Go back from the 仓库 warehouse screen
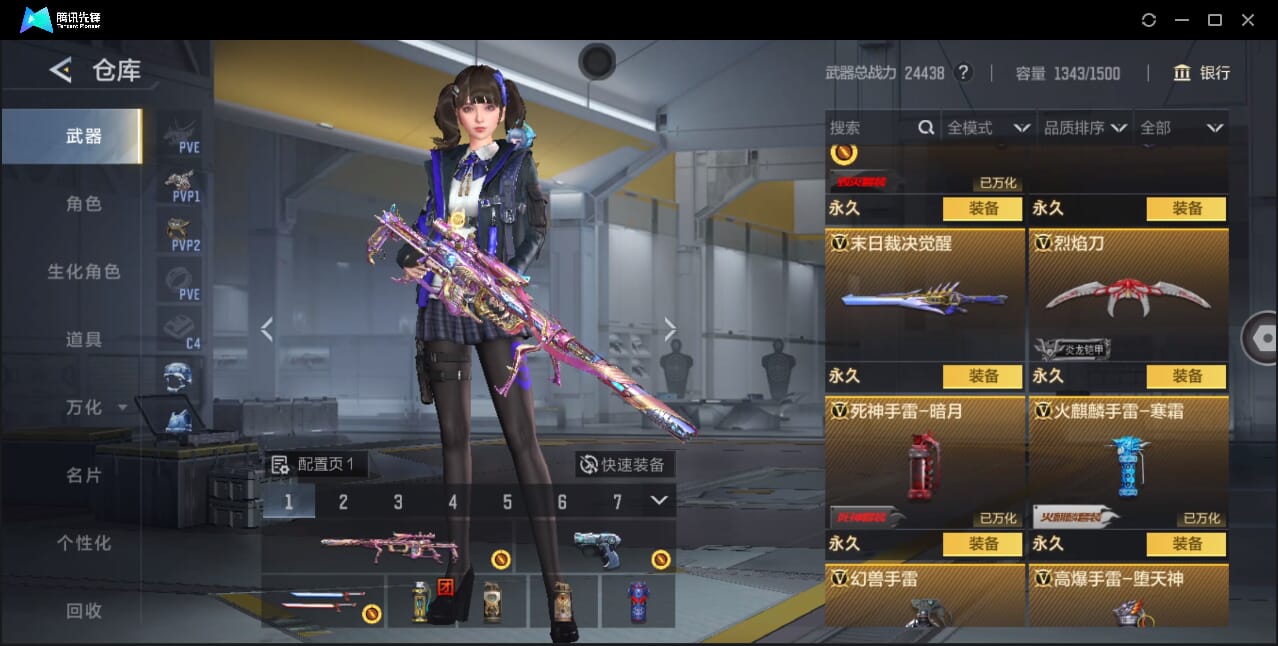Screen dimensions: 1278x646 (x=61, y=70)
